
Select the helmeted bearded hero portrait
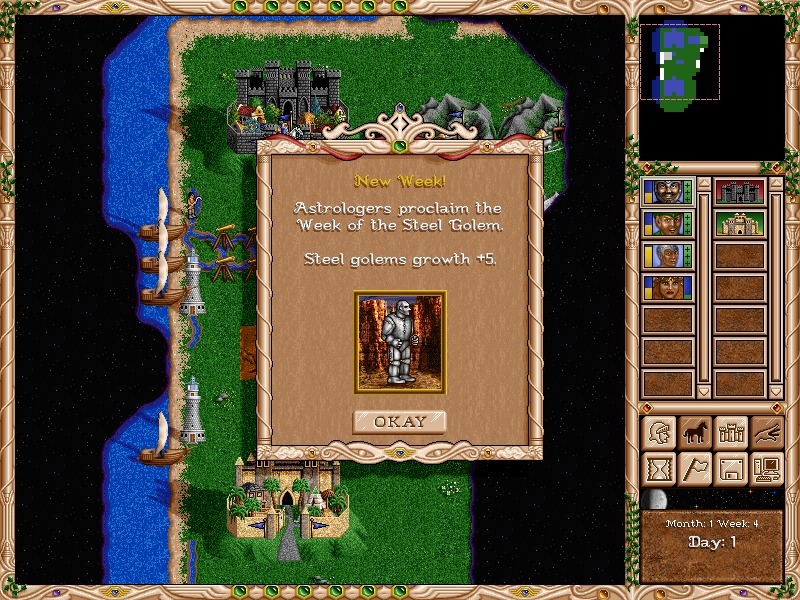[x=667, y=191]
